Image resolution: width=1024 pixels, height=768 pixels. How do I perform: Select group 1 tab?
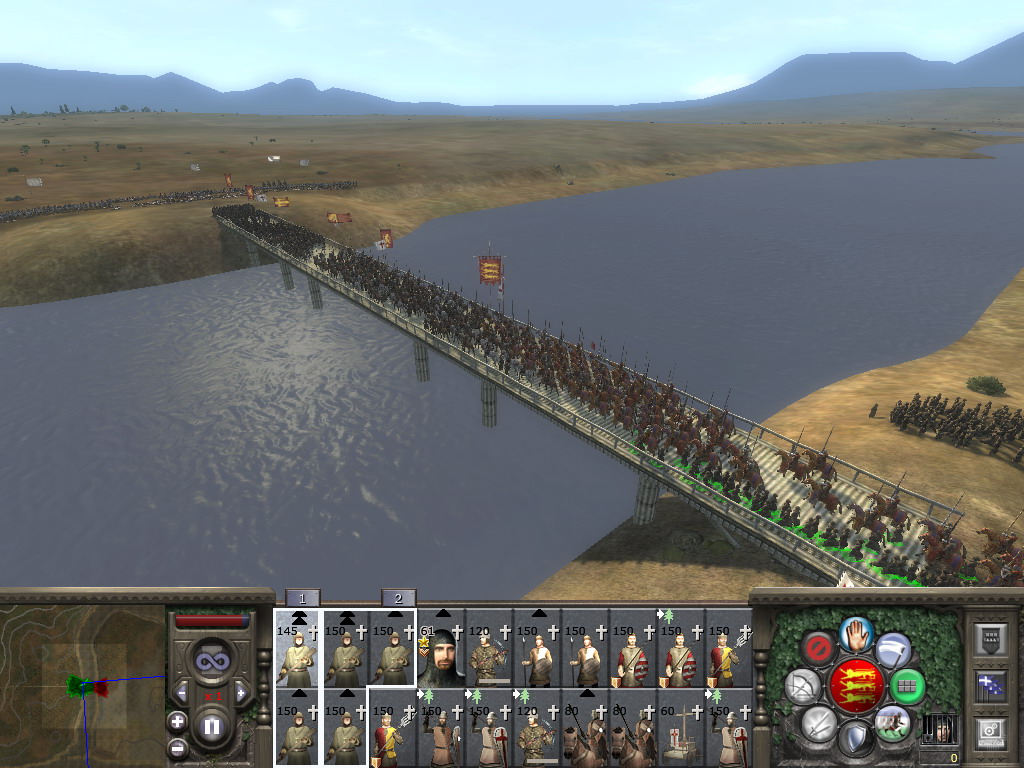click(302, 598)
